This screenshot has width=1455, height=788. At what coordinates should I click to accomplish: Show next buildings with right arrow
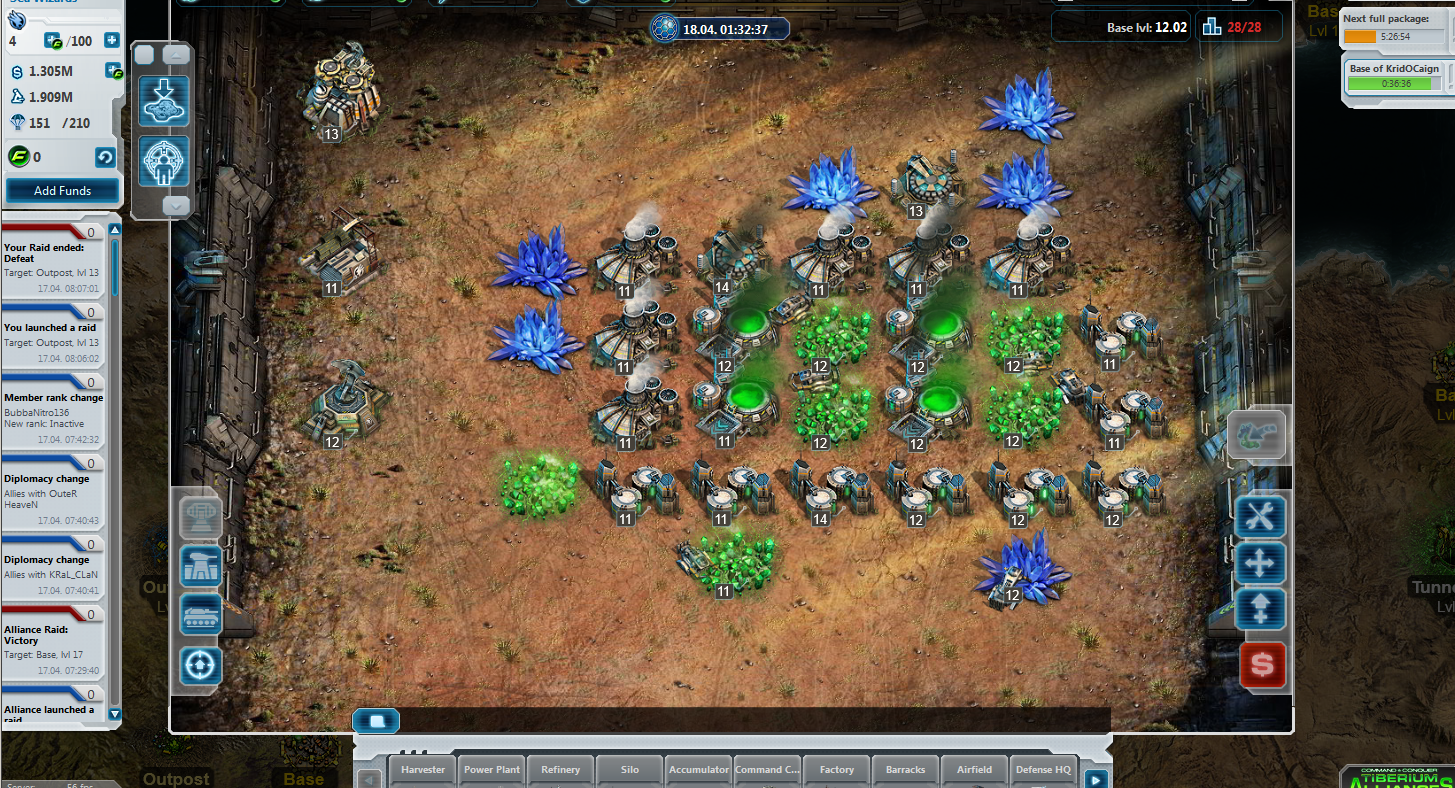pos(1096,779)
